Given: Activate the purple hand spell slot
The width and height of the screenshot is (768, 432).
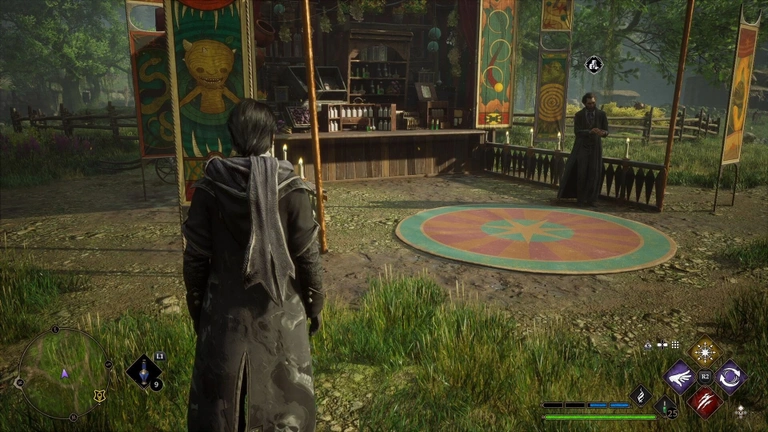Looking at the screenshot, I should click(x=681, y=376).
